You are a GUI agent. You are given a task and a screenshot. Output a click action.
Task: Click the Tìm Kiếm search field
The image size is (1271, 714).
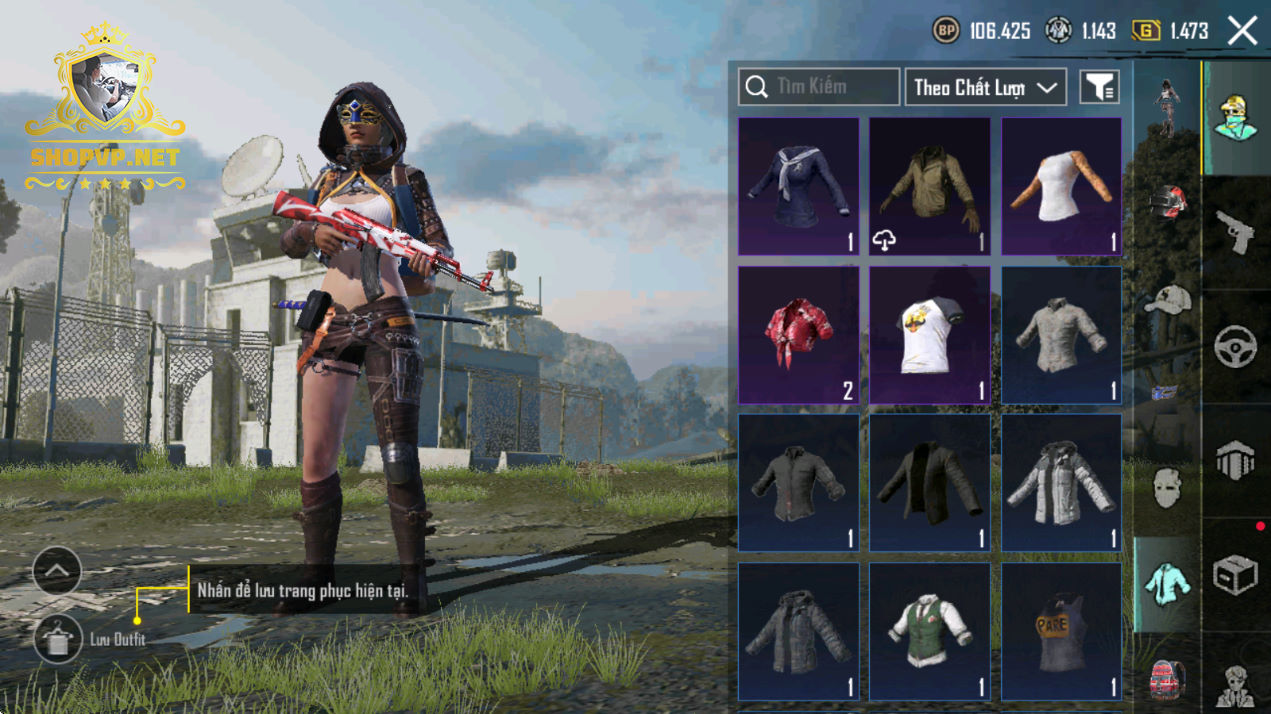click(819, 87)
